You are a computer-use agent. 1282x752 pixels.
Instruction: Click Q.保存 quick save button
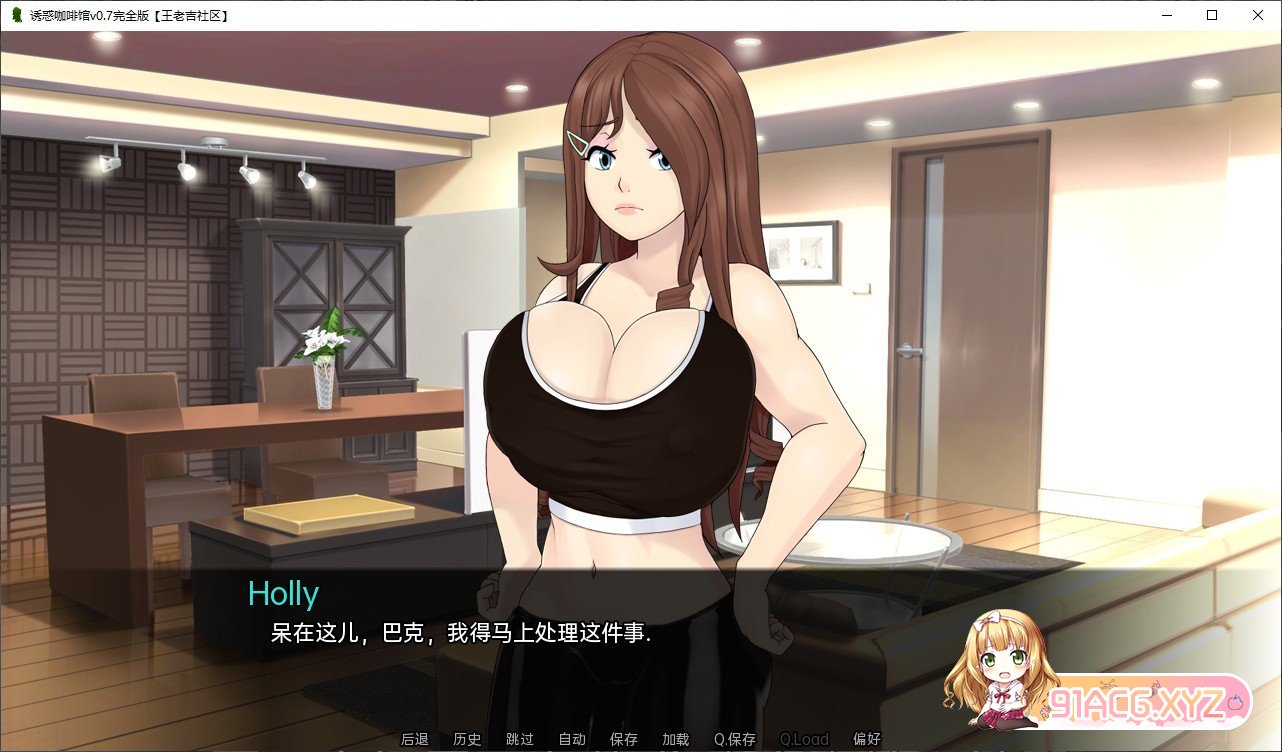tap(735, 740)
